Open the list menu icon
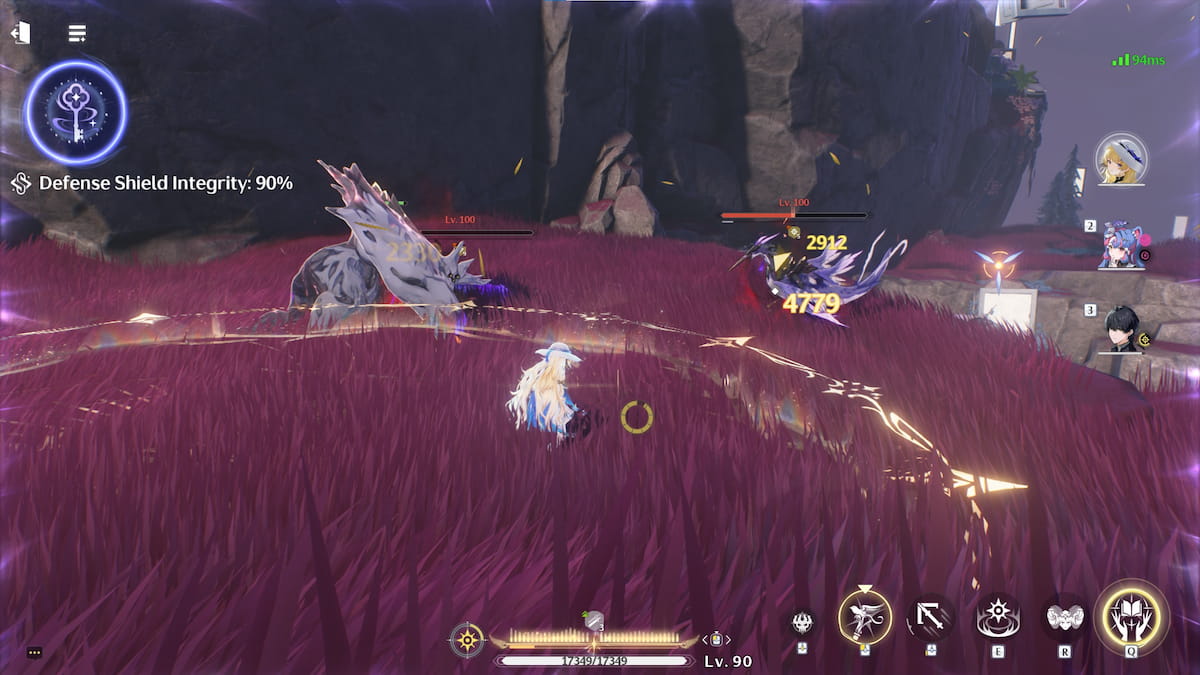Viewport: 1200px width, 675px height. point(76,33)
